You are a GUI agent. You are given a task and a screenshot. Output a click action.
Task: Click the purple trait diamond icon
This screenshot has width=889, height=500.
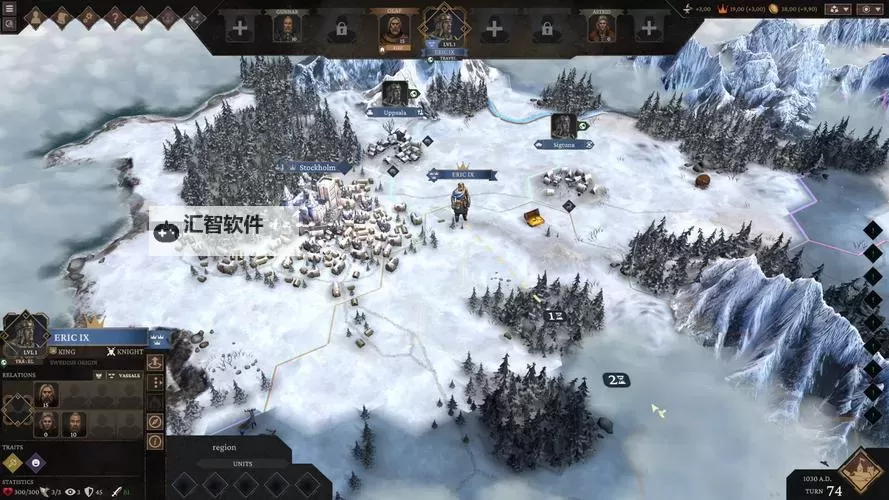(35, 462)
